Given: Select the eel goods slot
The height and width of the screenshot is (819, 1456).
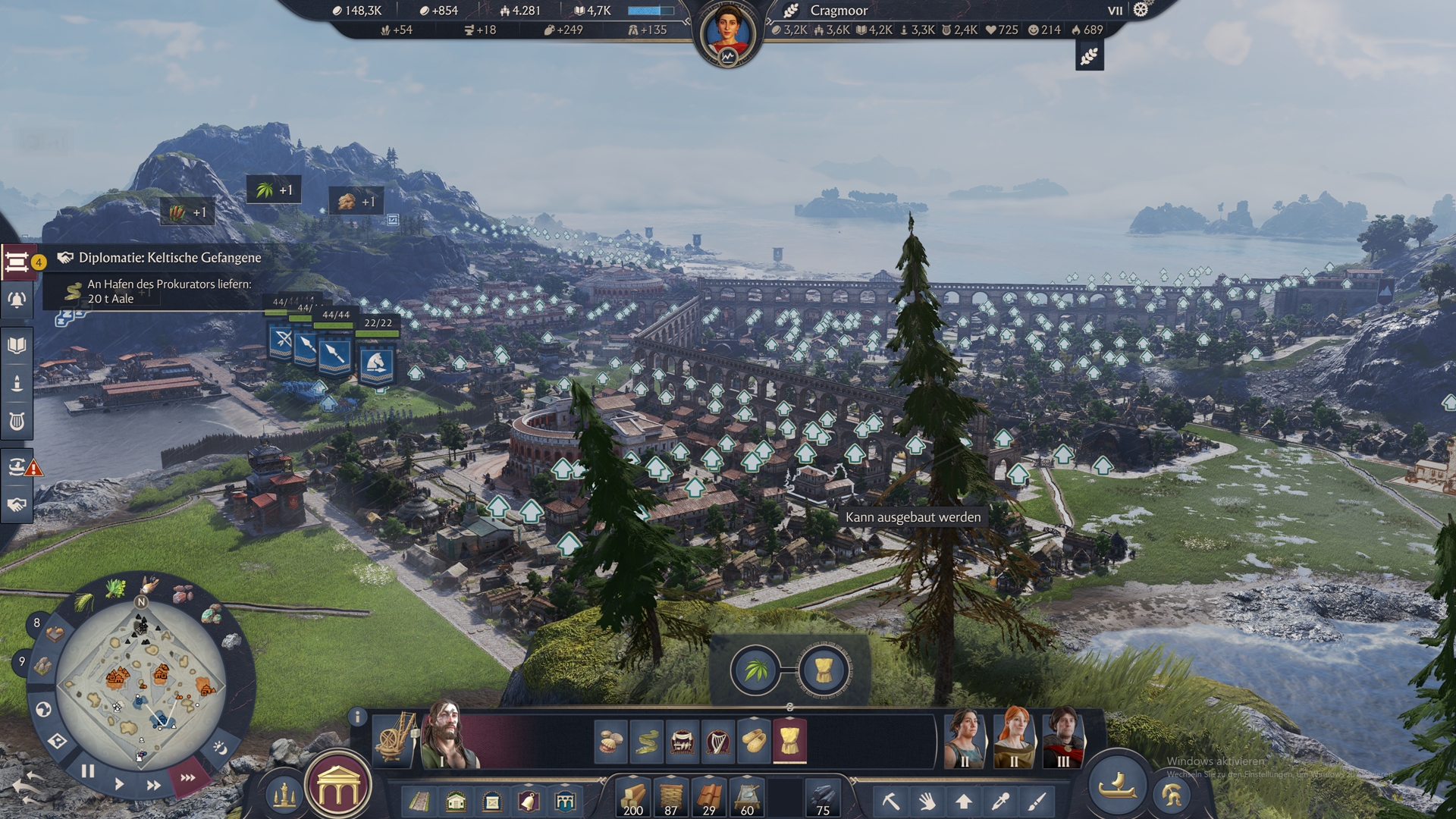Looking at the screenshot, I should pos(646,741).
